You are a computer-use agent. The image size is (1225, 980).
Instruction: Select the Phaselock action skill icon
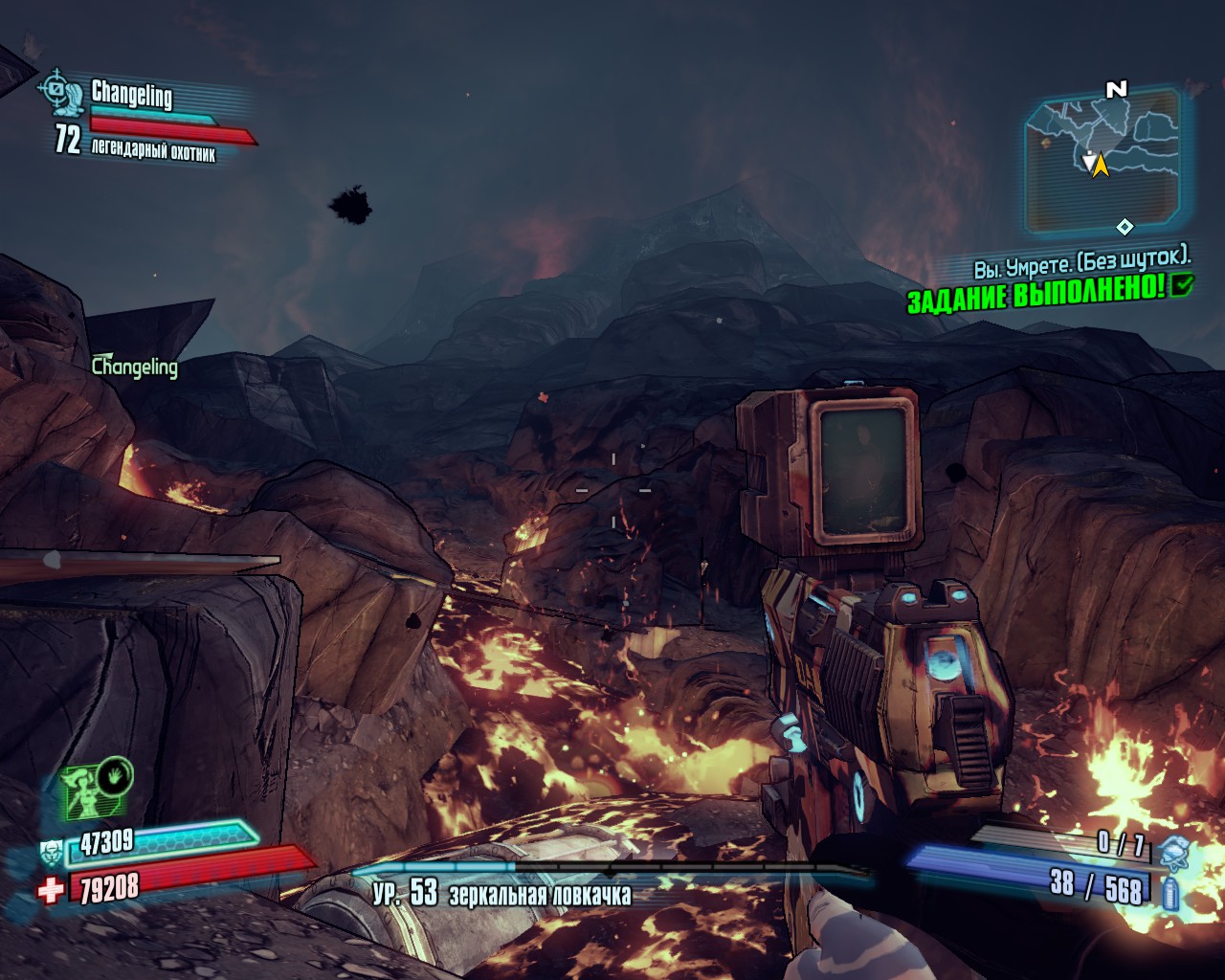tap(95, 790)
